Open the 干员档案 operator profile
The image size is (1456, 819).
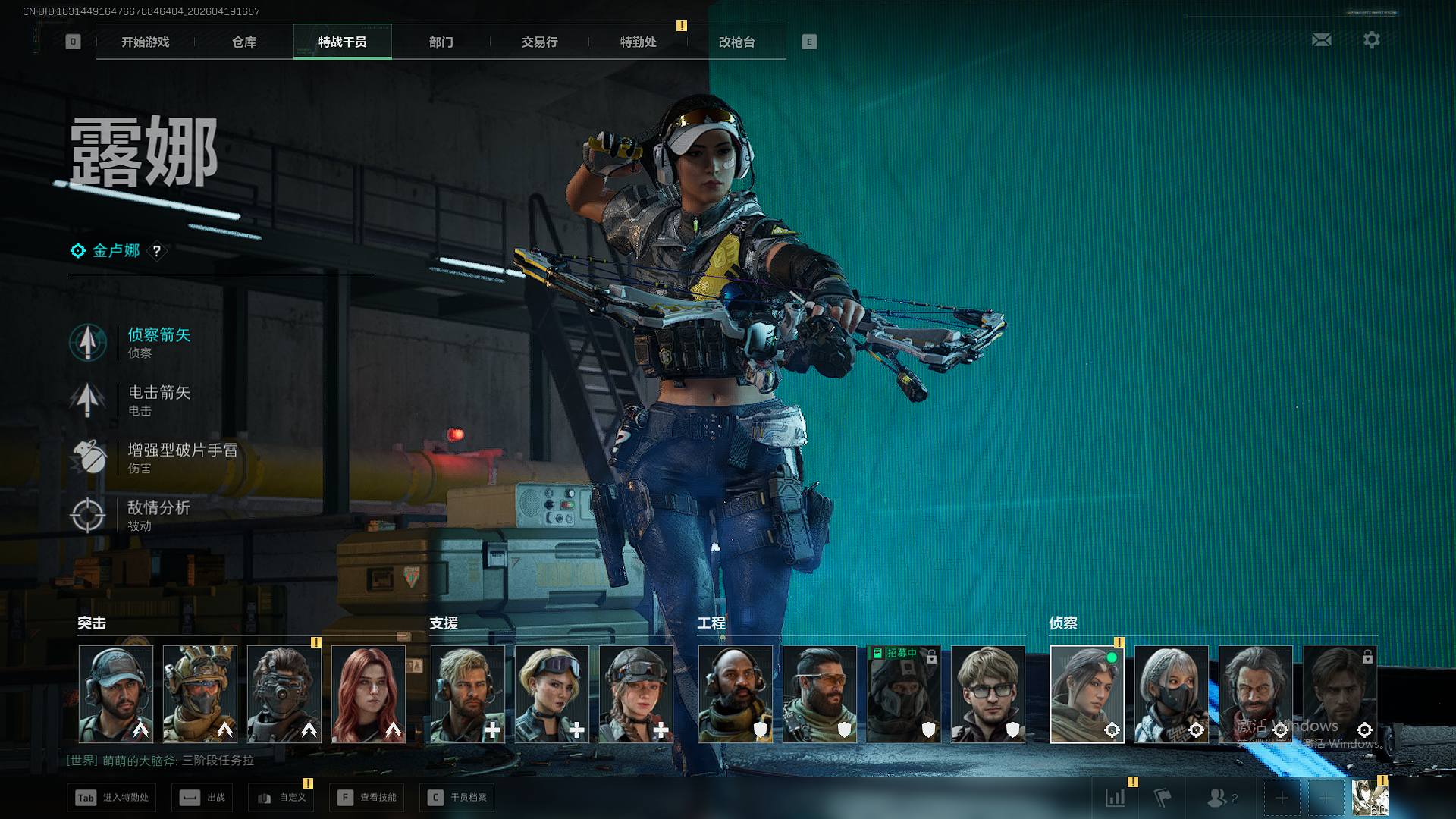click(457, 798)
